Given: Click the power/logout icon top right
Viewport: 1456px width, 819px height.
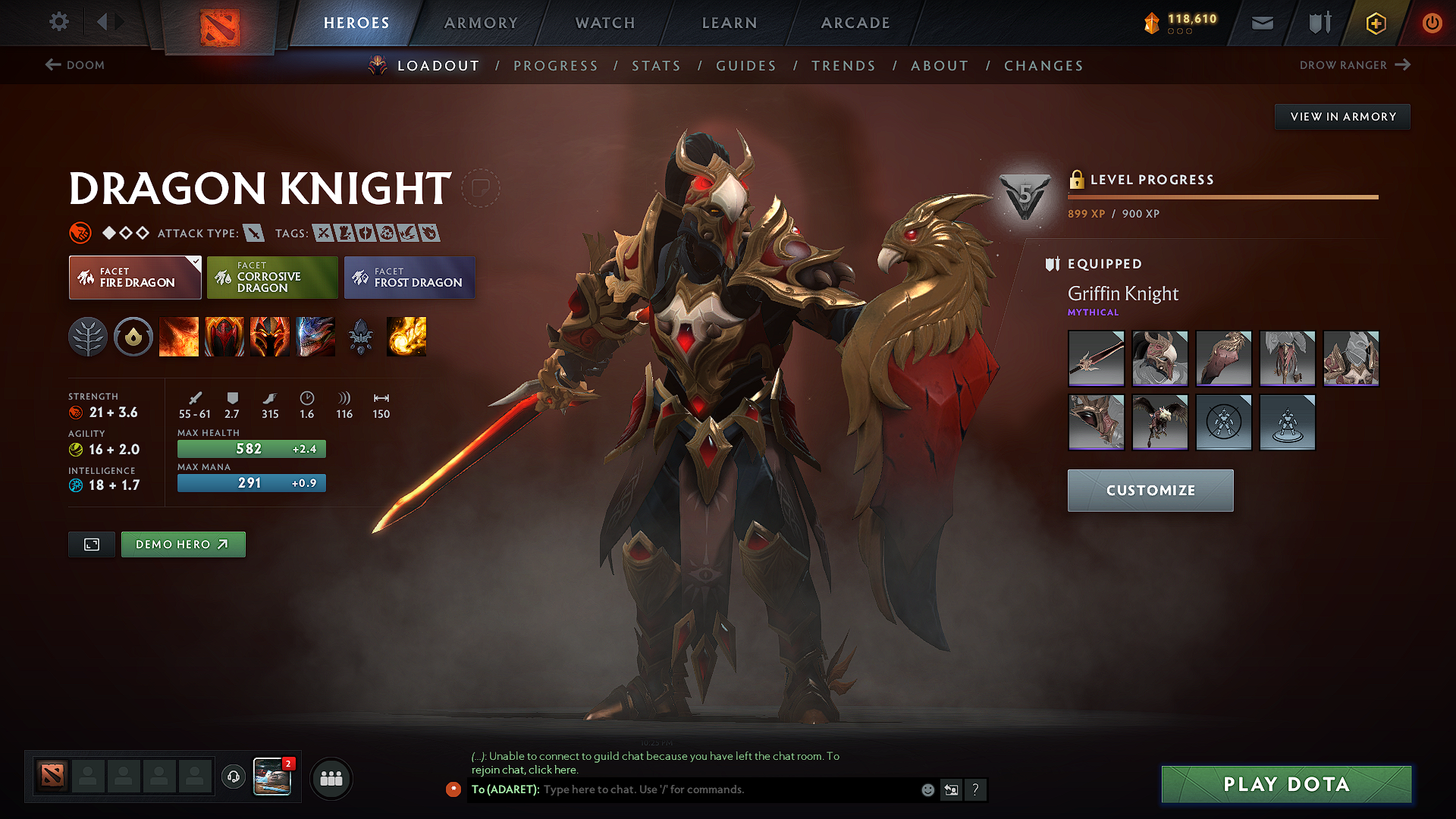Looking at the screenshot, I should pos(1432,23).
